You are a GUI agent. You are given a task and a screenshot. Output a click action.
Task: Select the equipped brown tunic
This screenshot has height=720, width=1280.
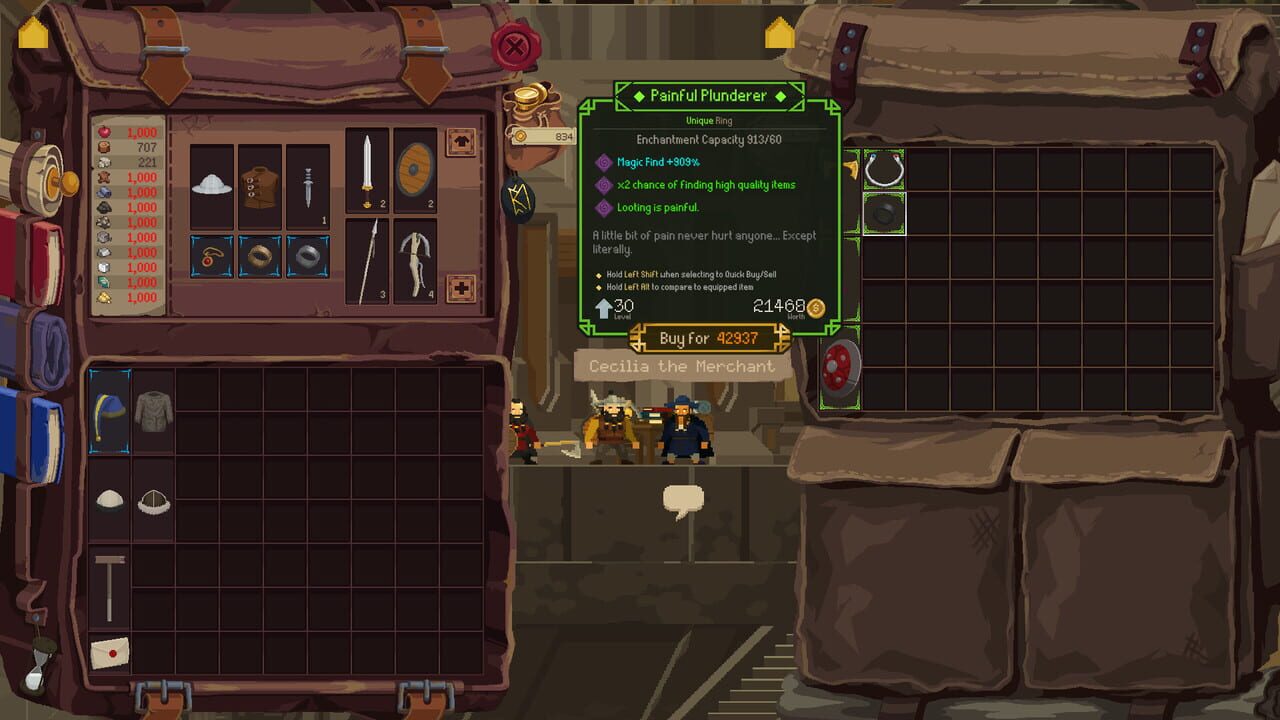coord(262,186)
